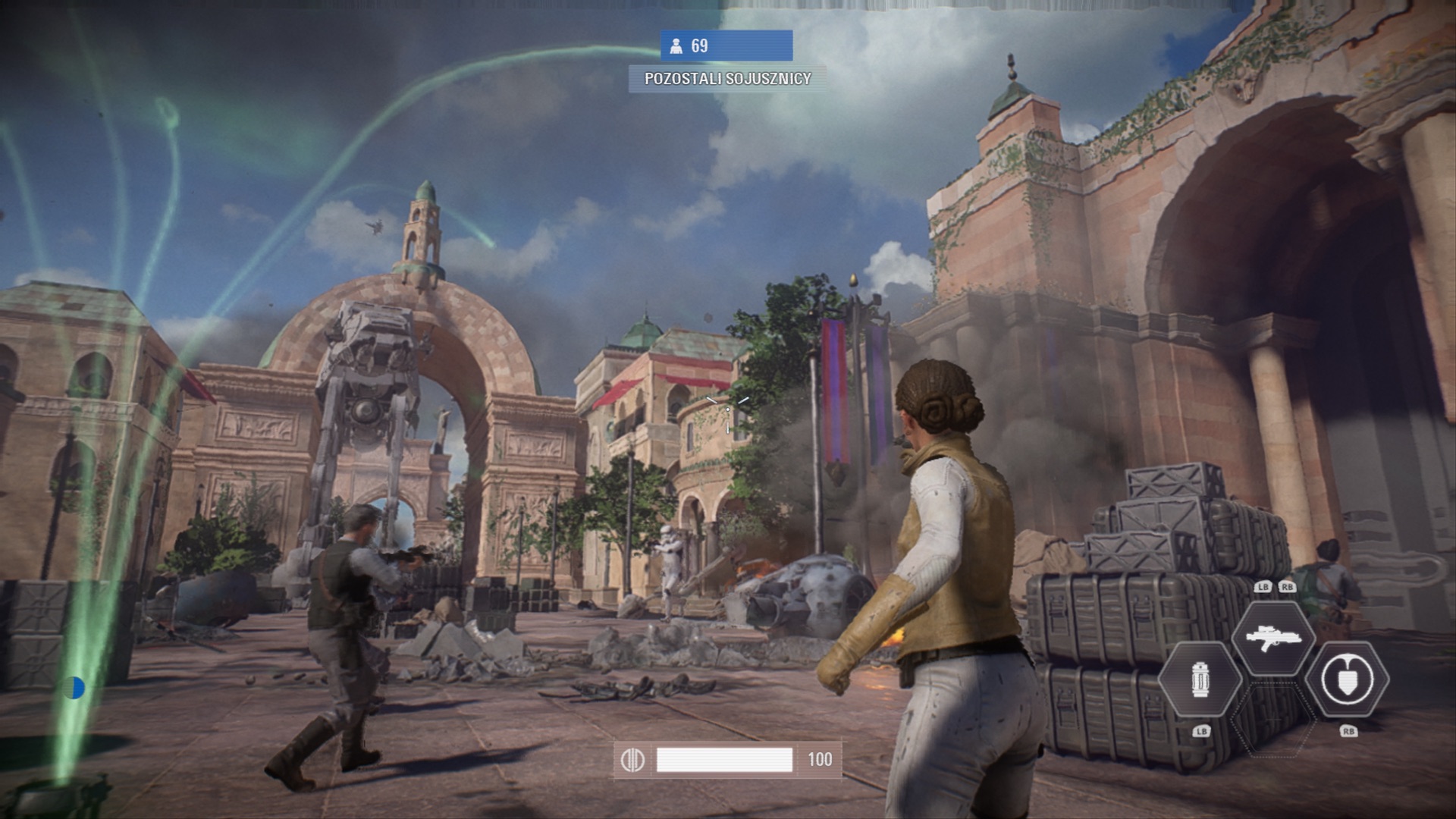Viewport: 1456px width, 819px height.
Task: Click the empty dotted ability hexagon
Action: coord(1273,719)
